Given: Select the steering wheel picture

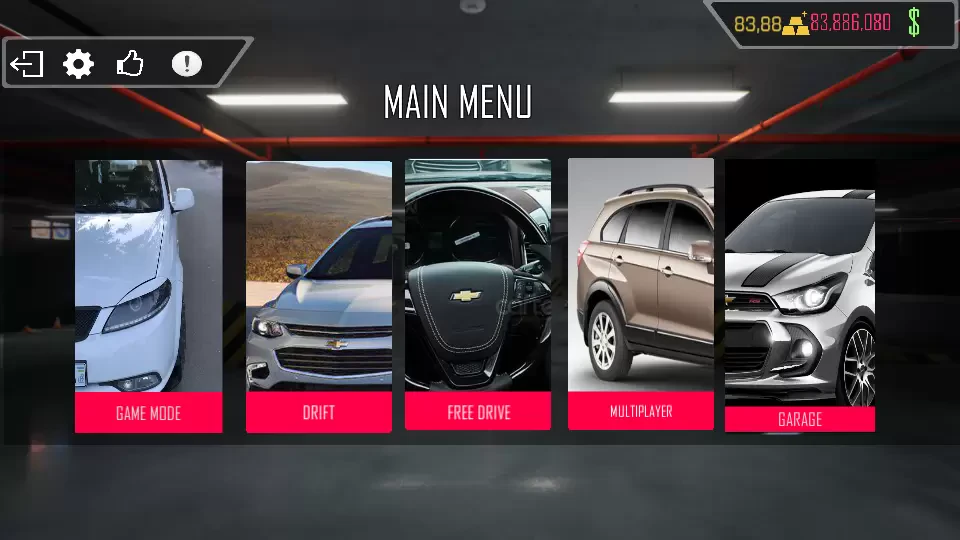Looking at the screenshot, I should 478,275.
